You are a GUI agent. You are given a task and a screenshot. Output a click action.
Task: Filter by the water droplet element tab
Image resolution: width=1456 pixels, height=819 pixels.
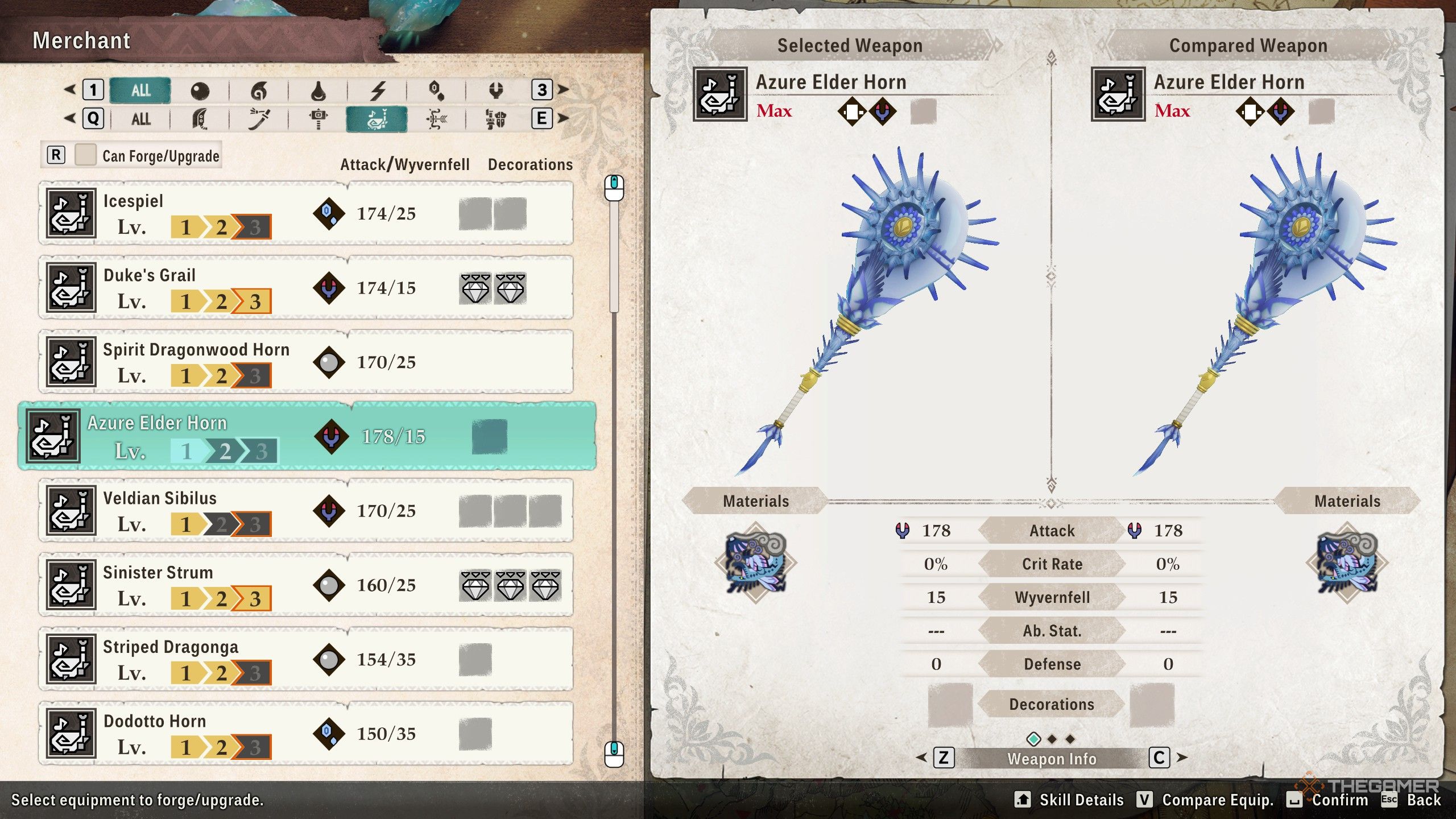(x=318, y=90)
